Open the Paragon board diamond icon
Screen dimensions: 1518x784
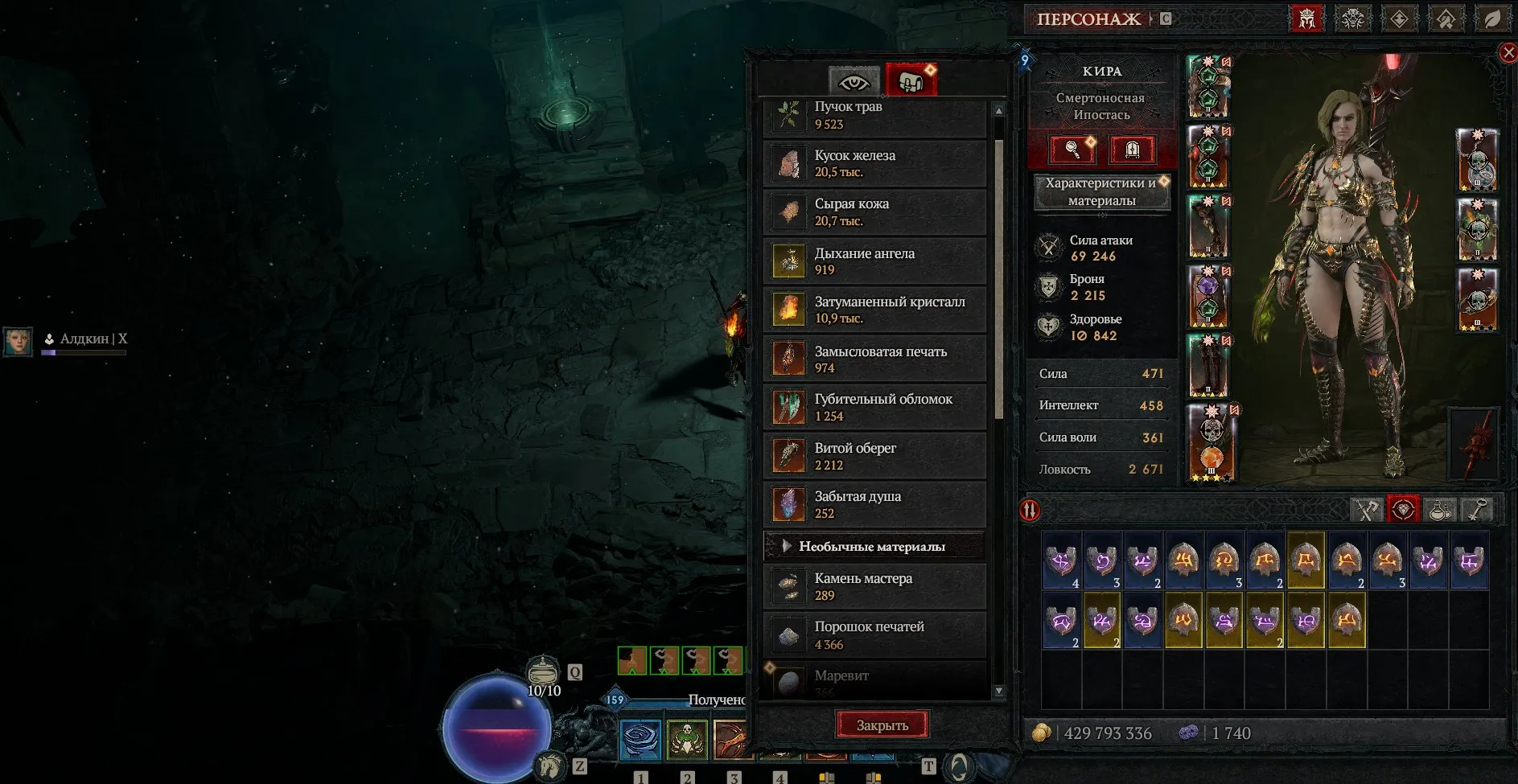(1400, 18)
